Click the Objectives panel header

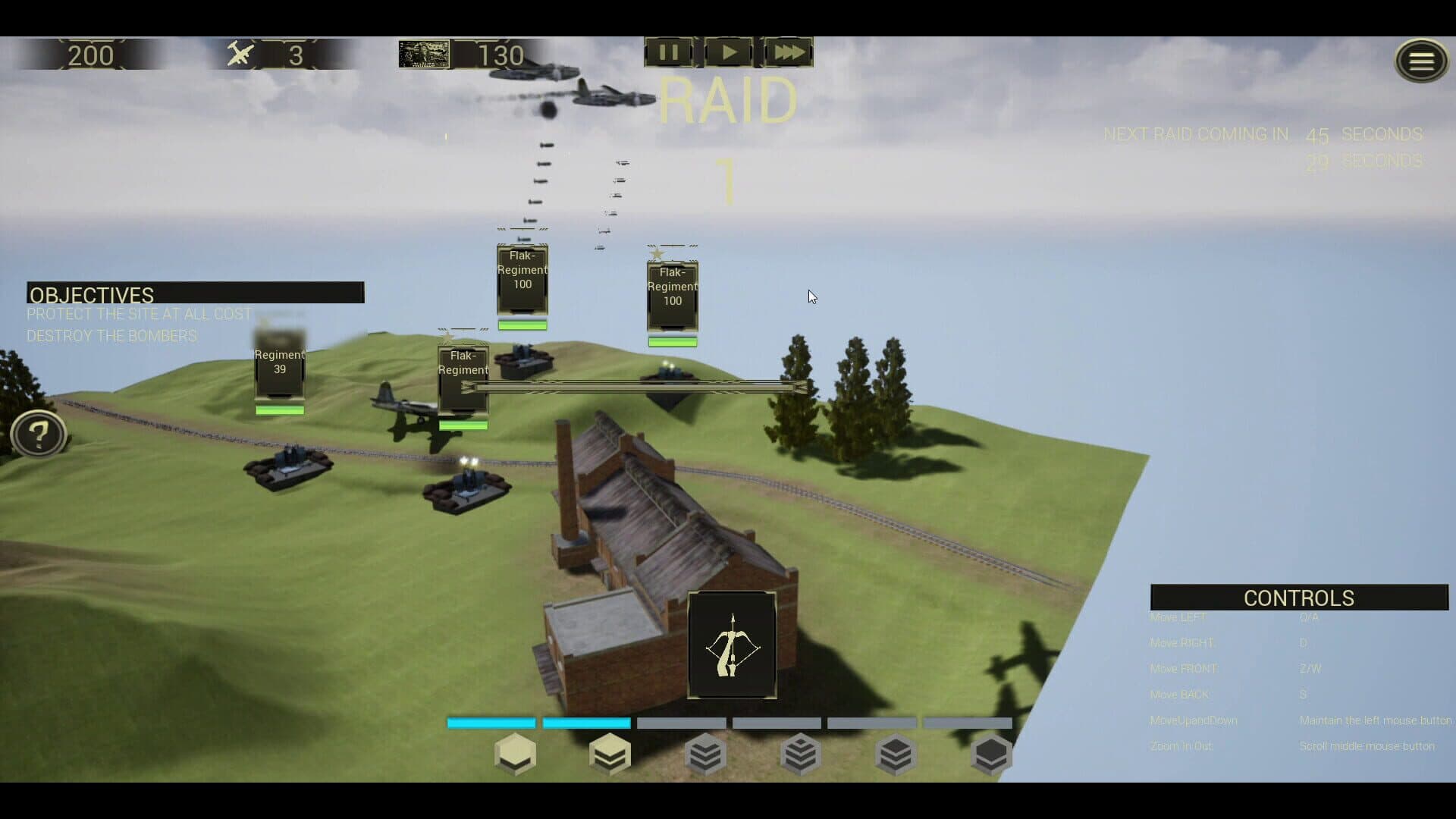click(195, 293)
